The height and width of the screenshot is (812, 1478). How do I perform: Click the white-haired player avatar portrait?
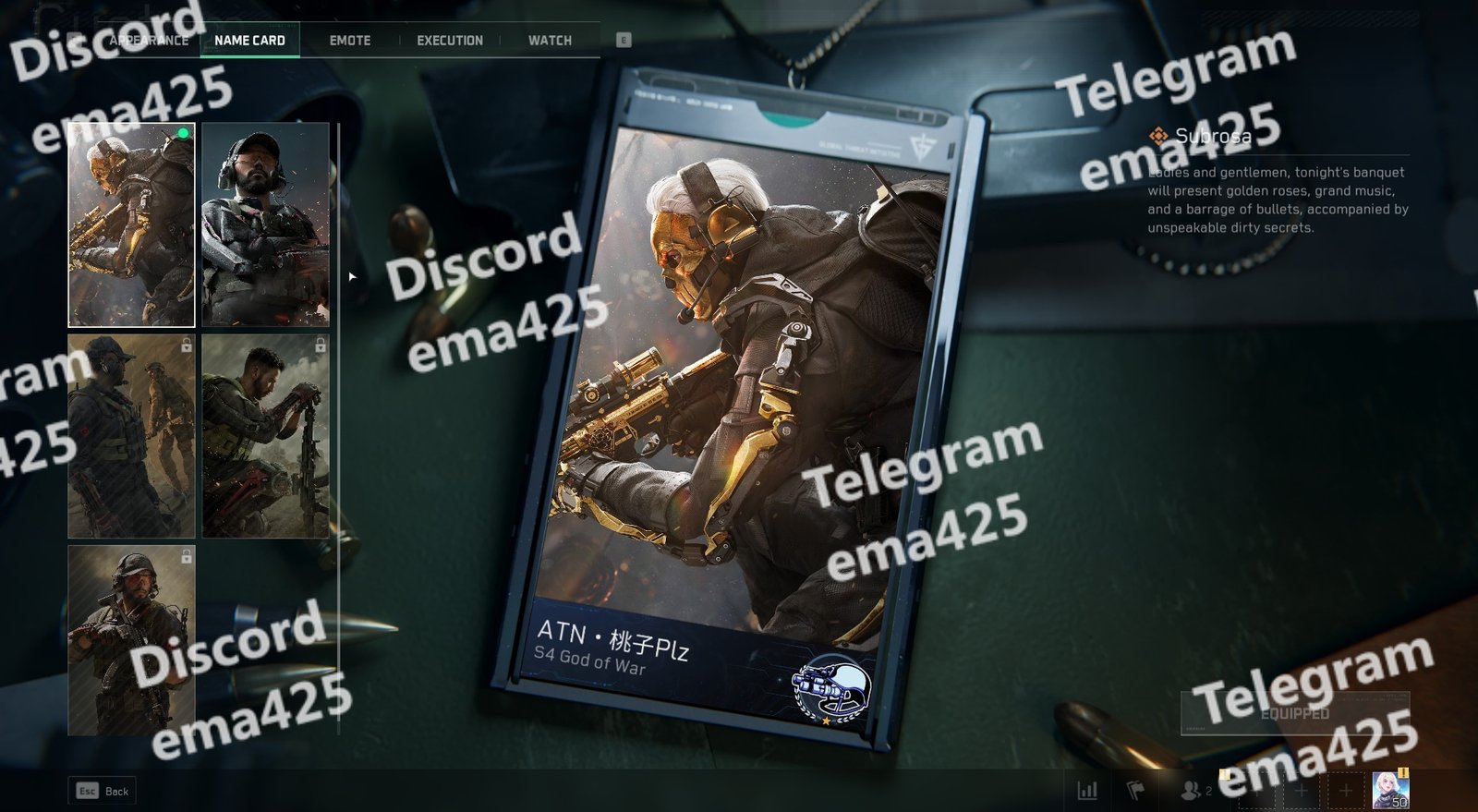[x=1389, y=791]
